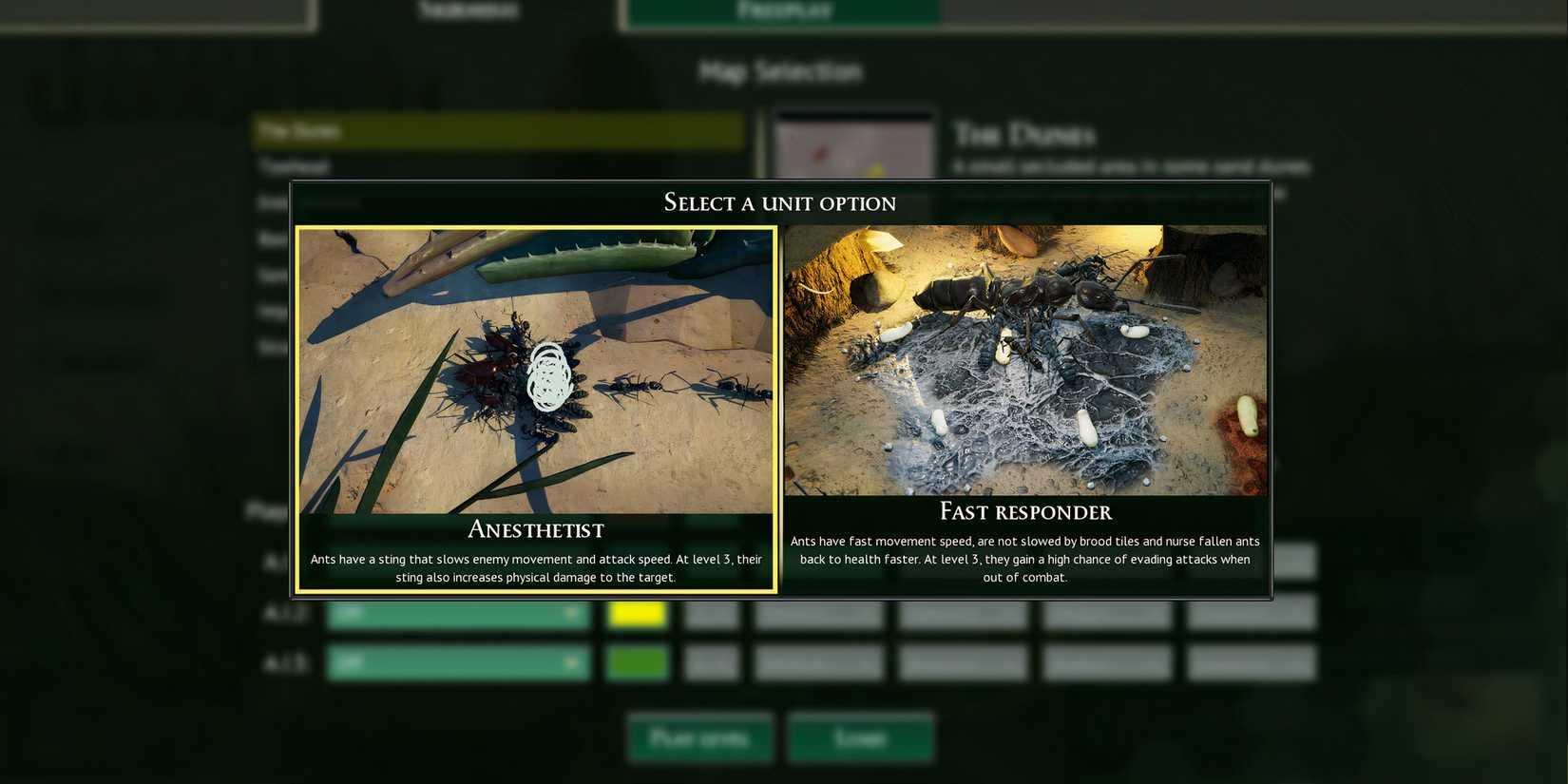Select The Dunes in the map list
1568x784 pixels.
(499, 131)
